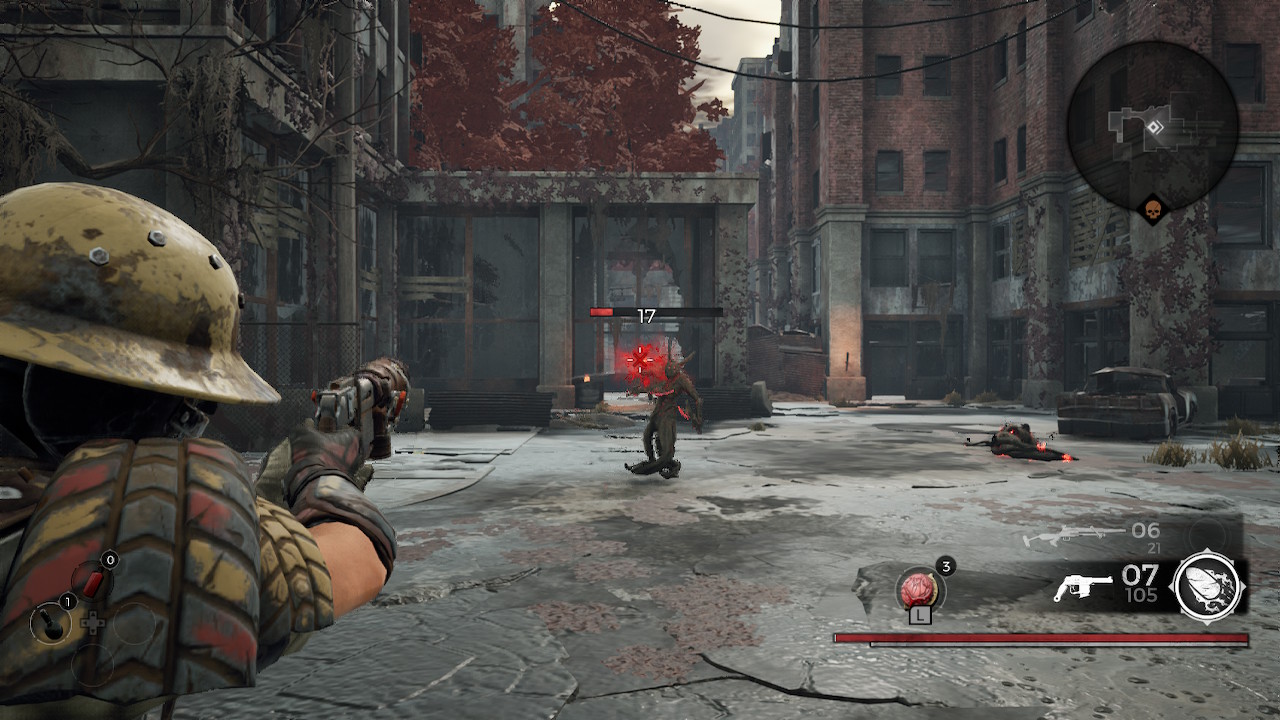Use the red consumable quick slot

[91, 583]
